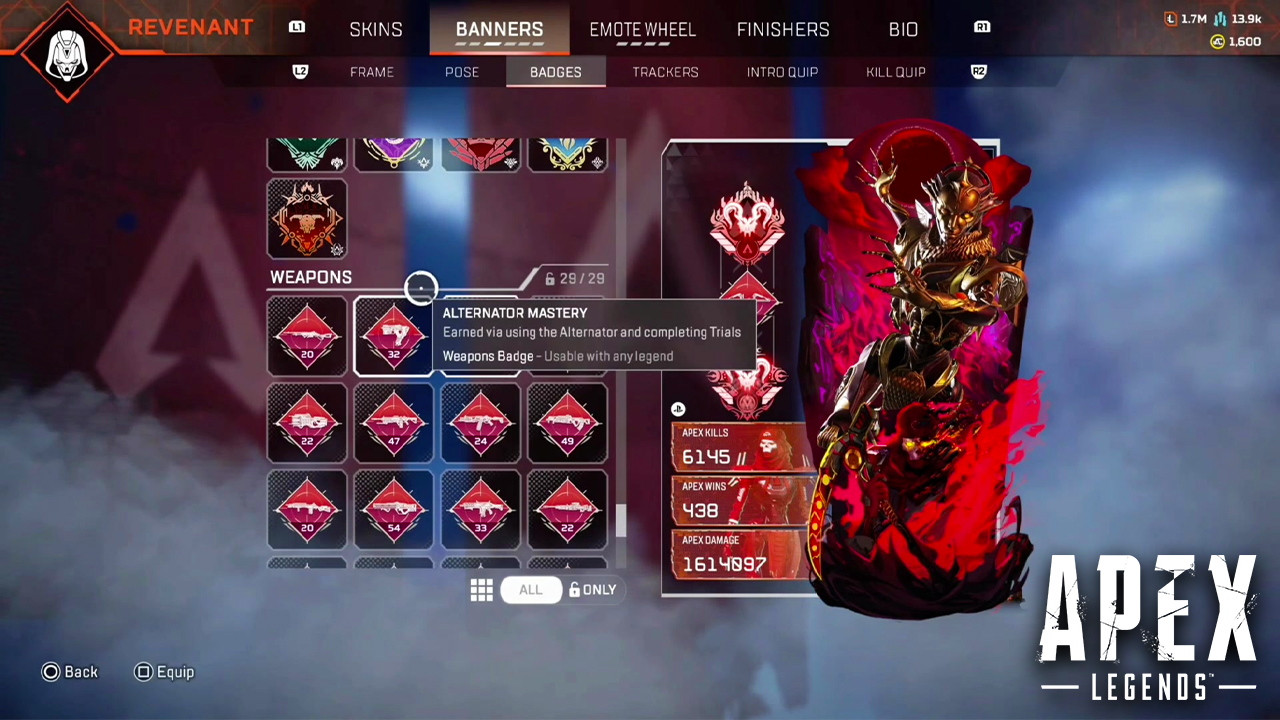
Task: Equip the selected badge
Action: tap(164, 672)
